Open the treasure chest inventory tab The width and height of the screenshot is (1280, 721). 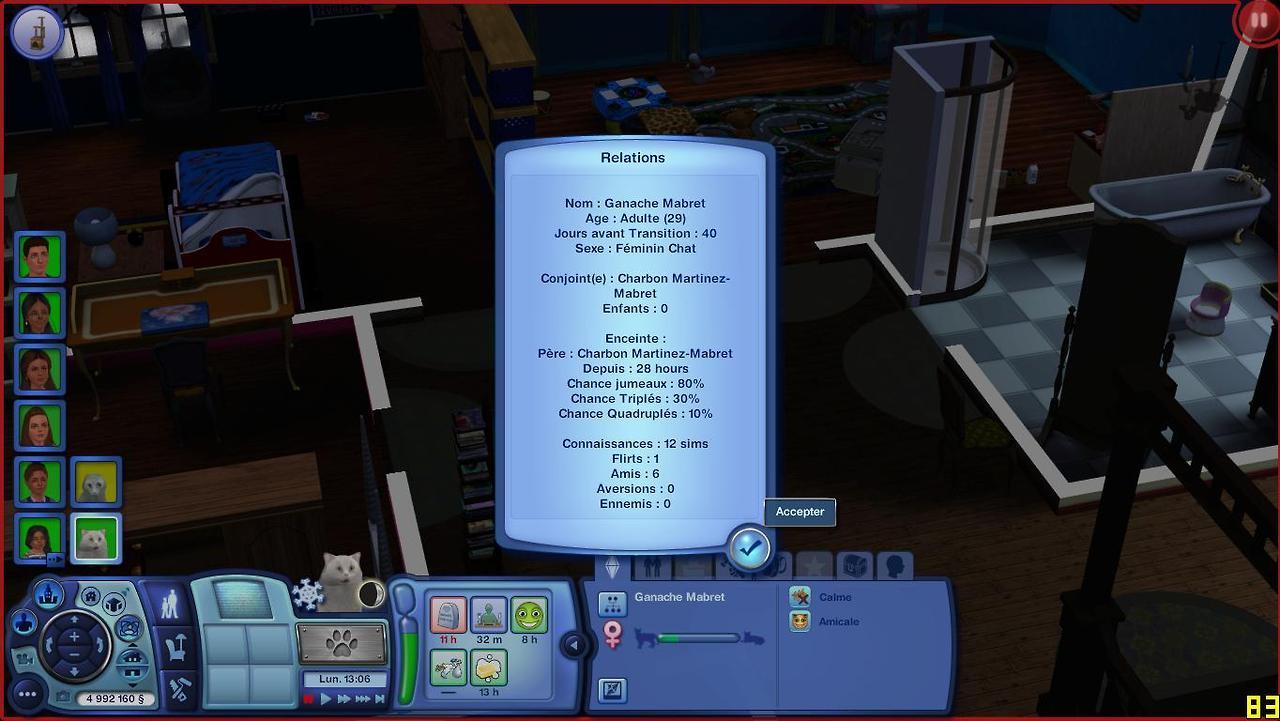854,566
